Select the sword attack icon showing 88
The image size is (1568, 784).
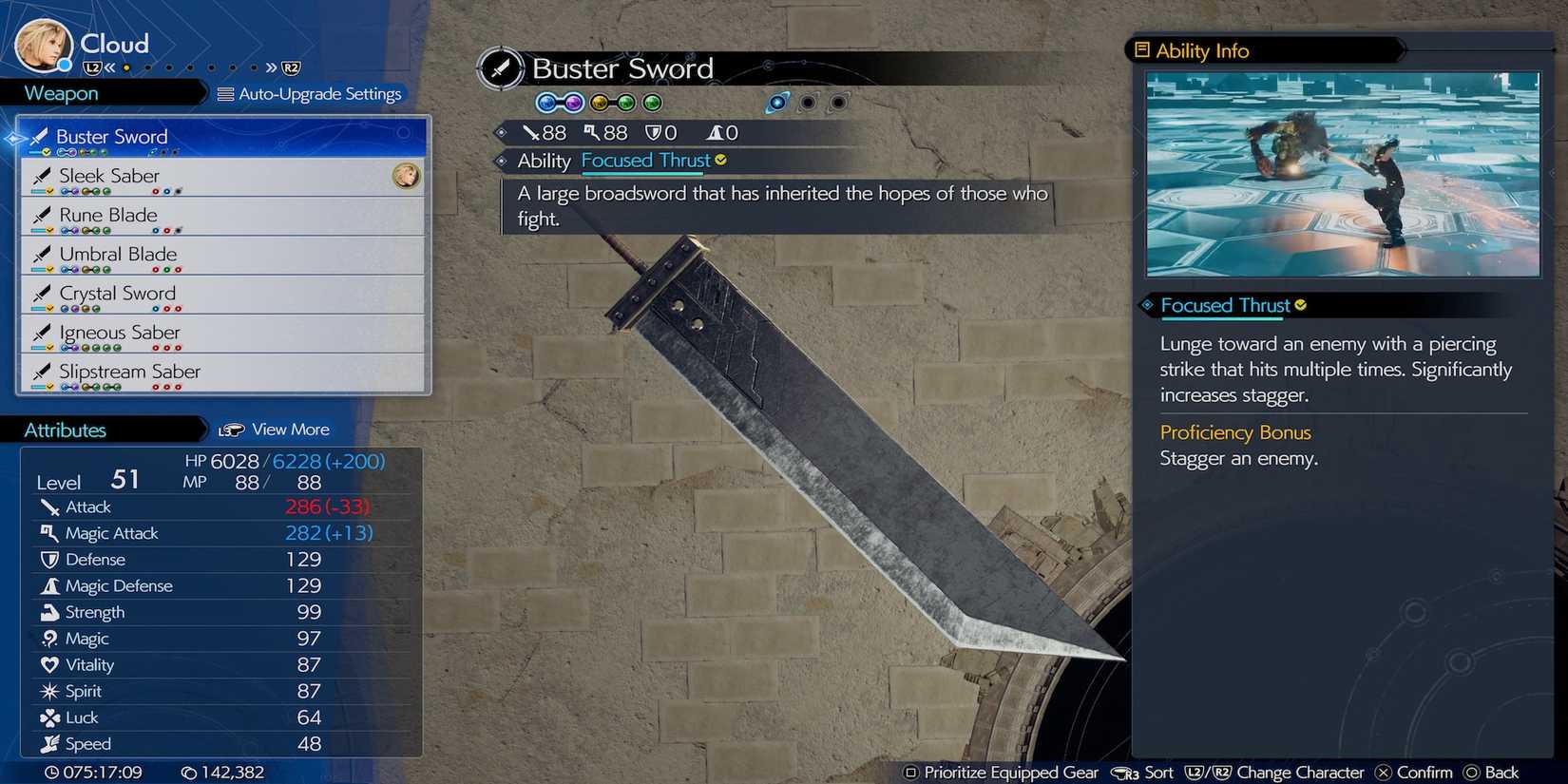[531, 132]
